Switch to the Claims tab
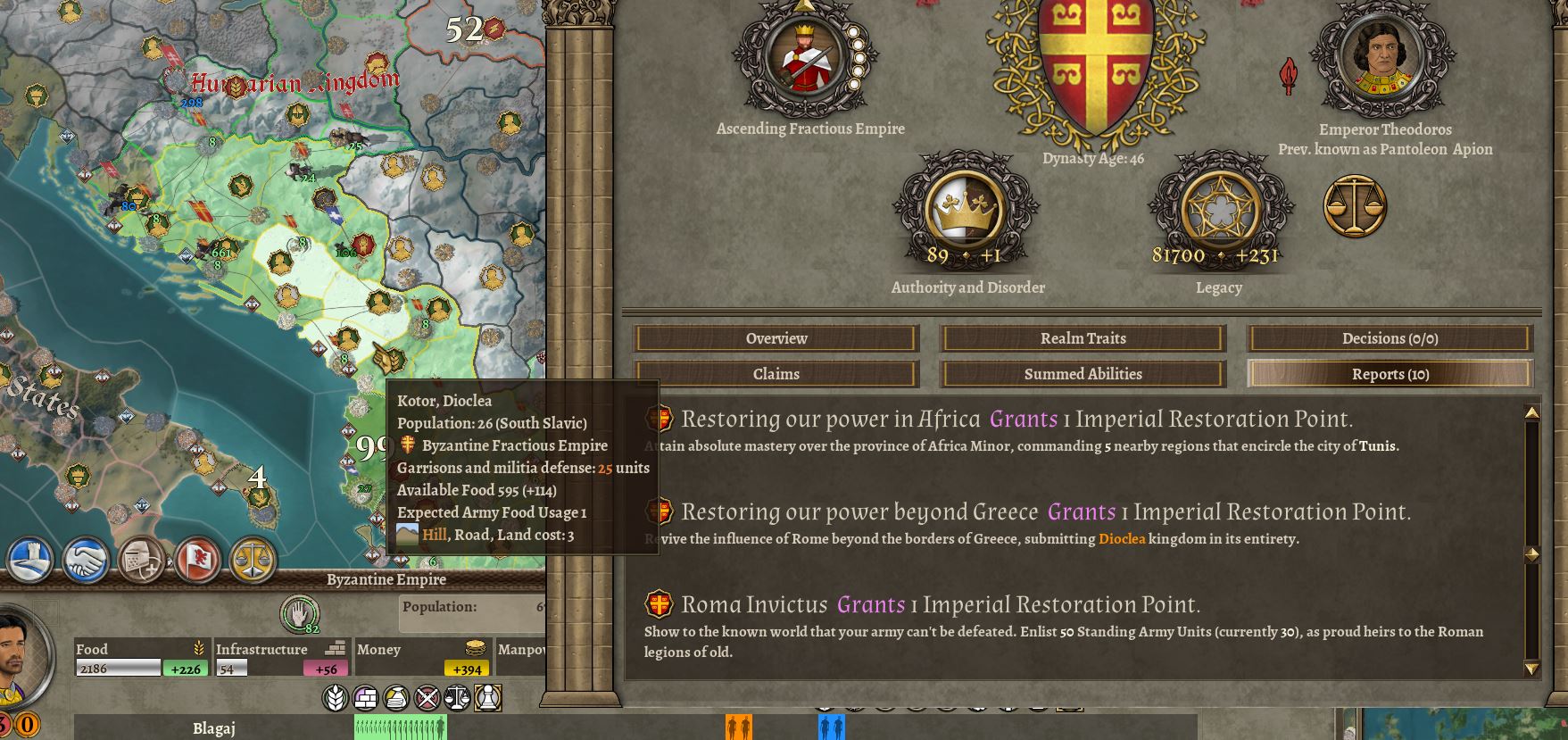1568x740 pixels. pos(776,374)
